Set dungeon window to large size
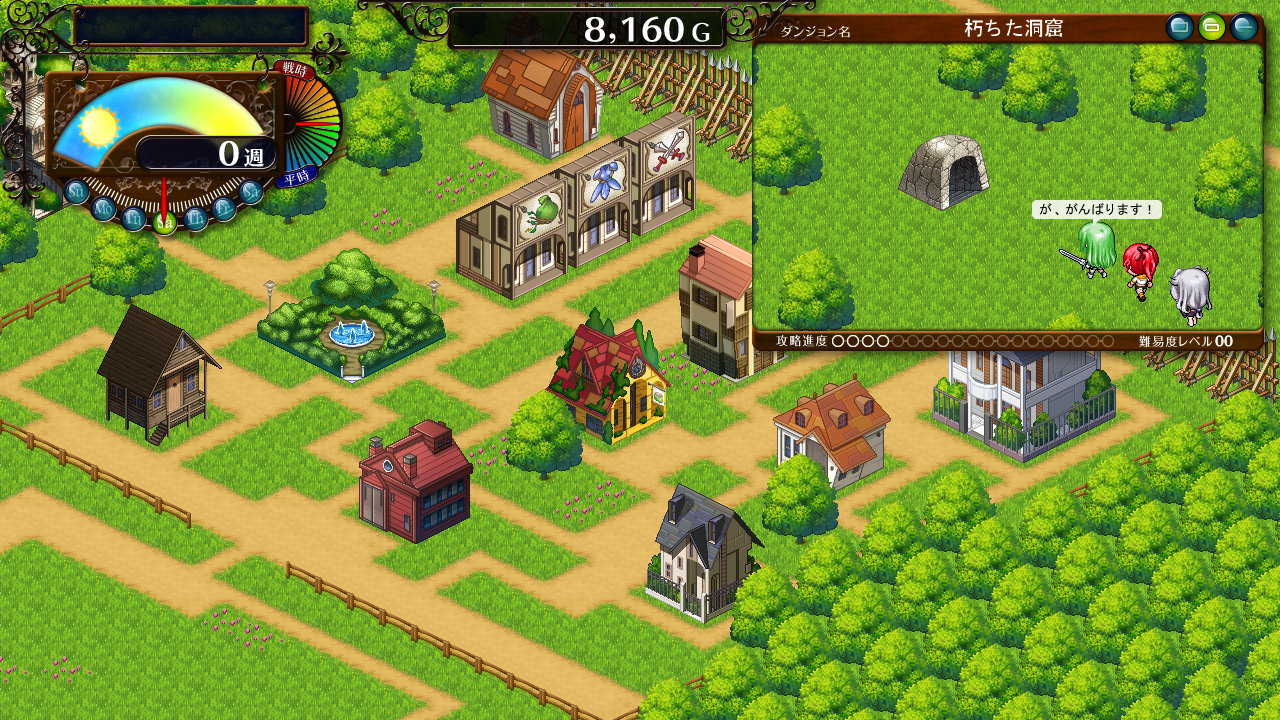The height and width of the screenshot is (720, 1280). pos(1180,27)
